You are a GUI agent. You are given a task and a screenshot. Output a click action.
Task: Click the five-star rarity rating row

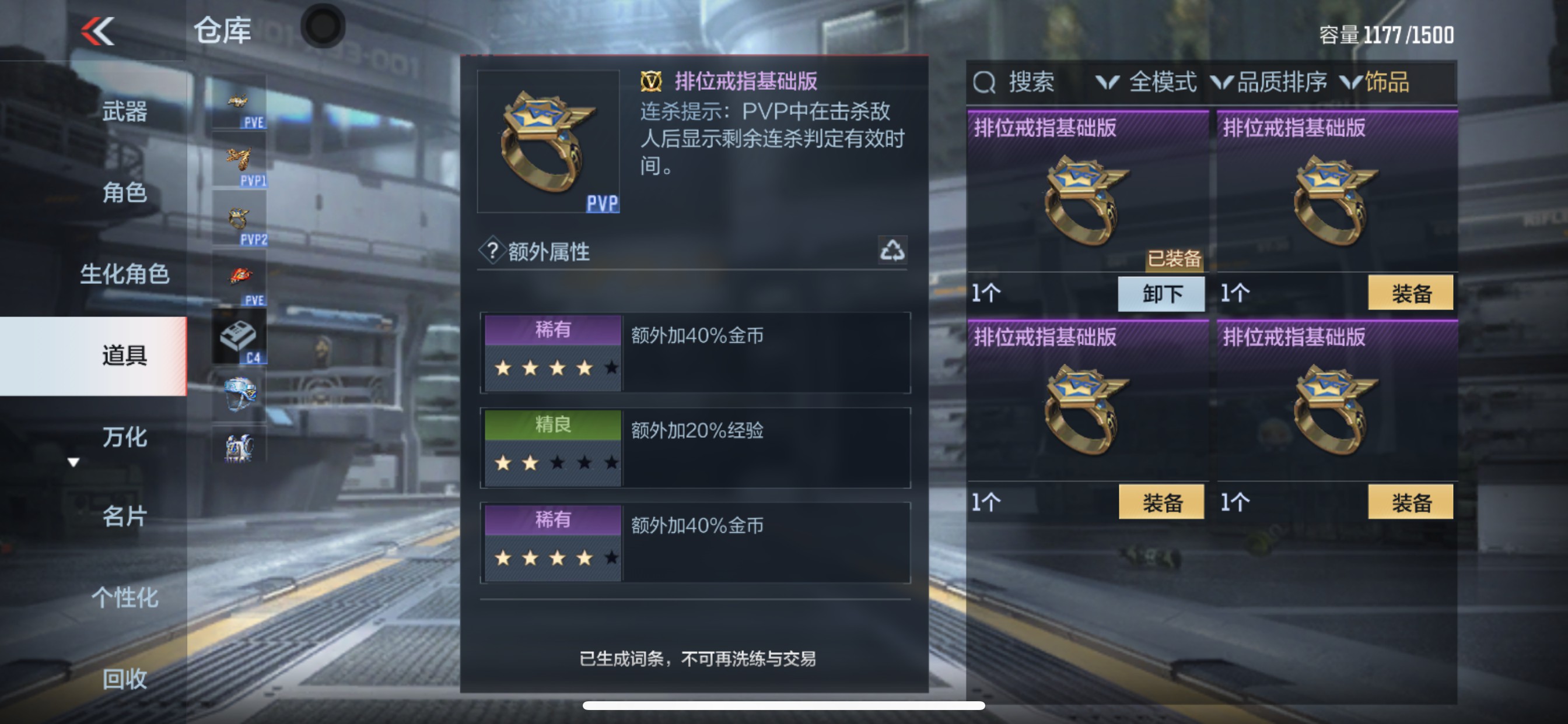click(x=552, y=367)
